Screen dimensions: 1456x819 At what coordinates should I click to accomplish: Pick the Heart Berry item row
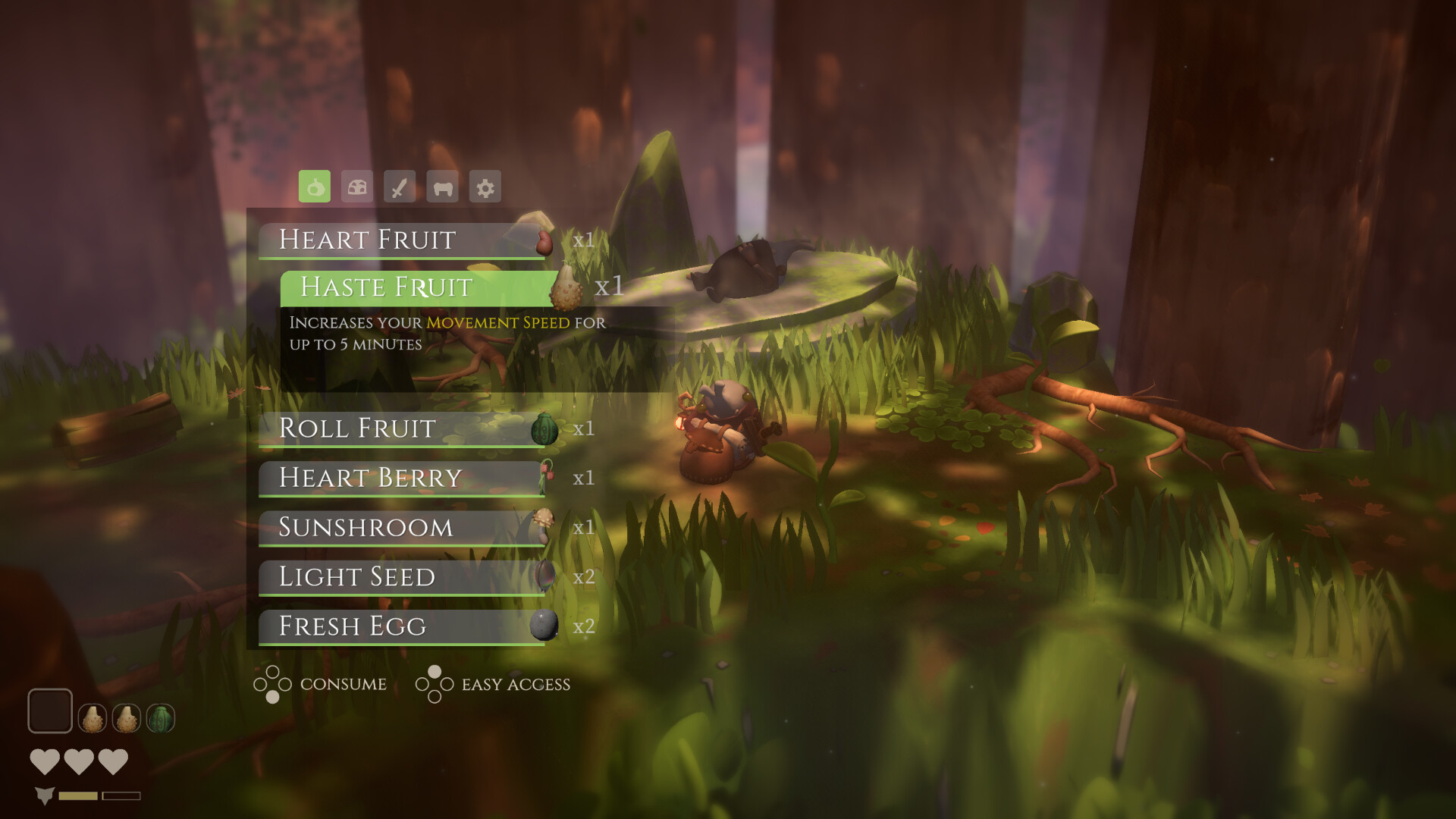tap(402, 478)
